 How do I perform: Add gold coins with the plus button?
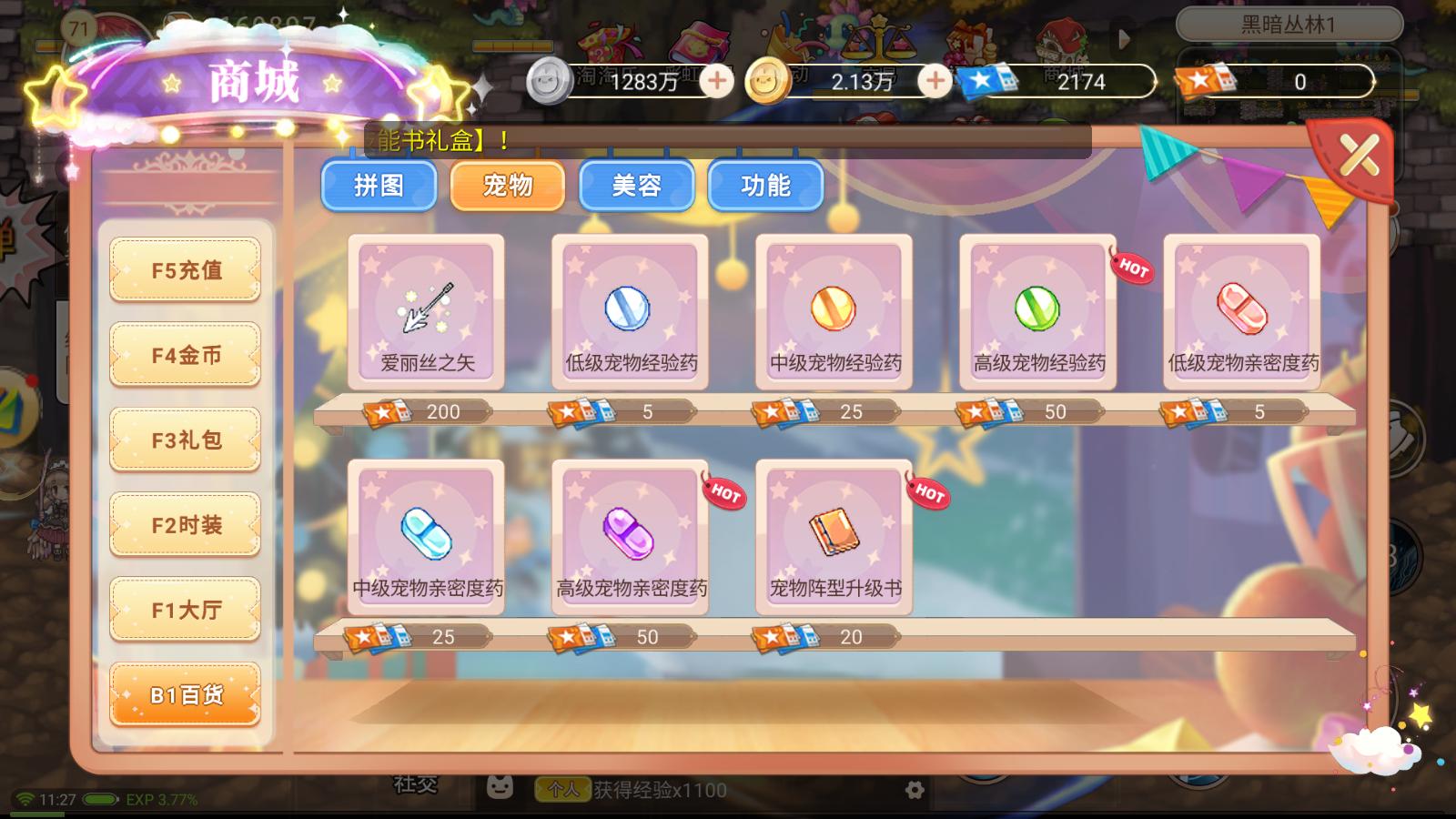(x=932, y=82)
